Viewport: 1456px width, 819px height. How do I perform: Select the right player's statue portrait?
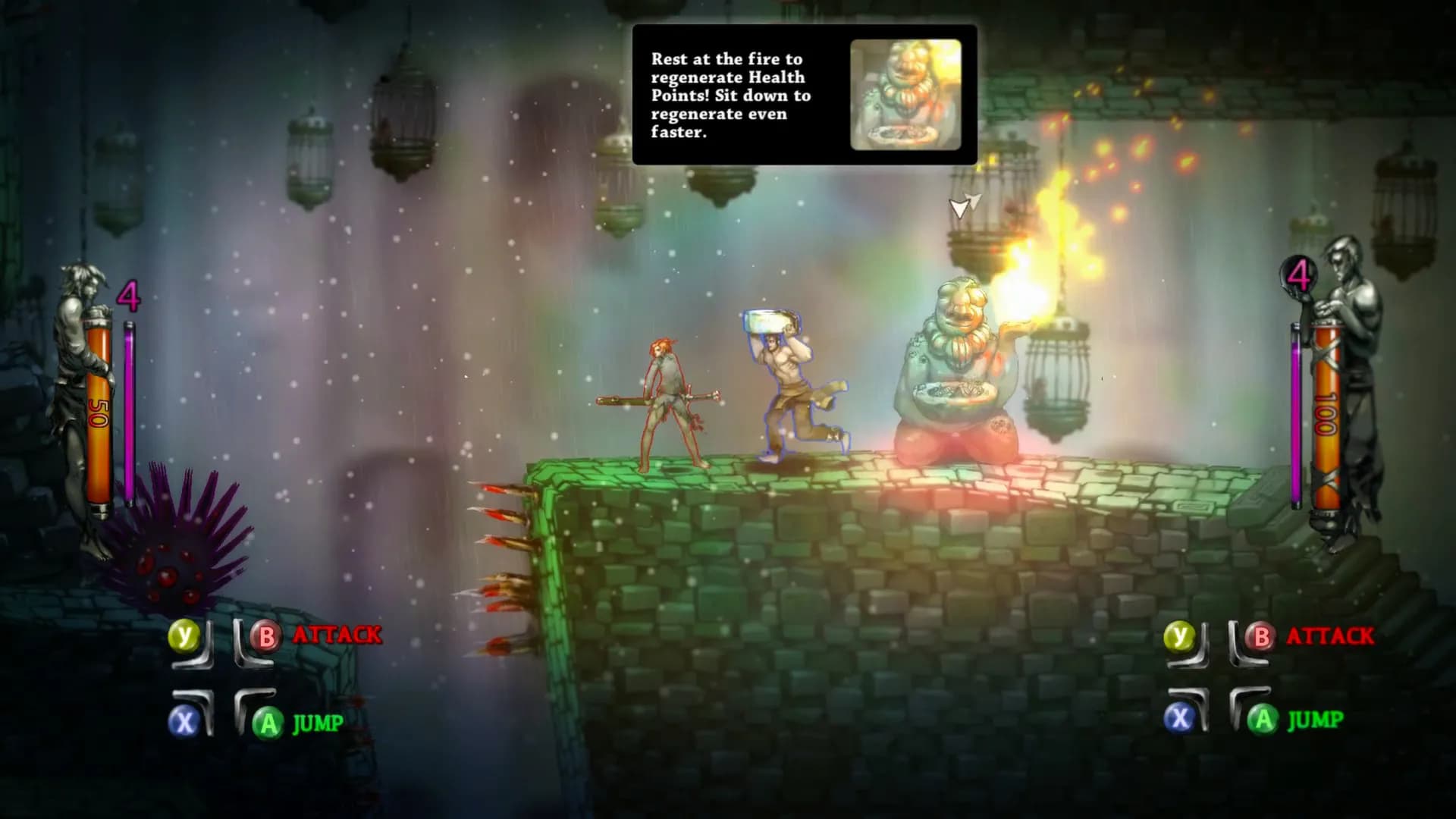1354,387
